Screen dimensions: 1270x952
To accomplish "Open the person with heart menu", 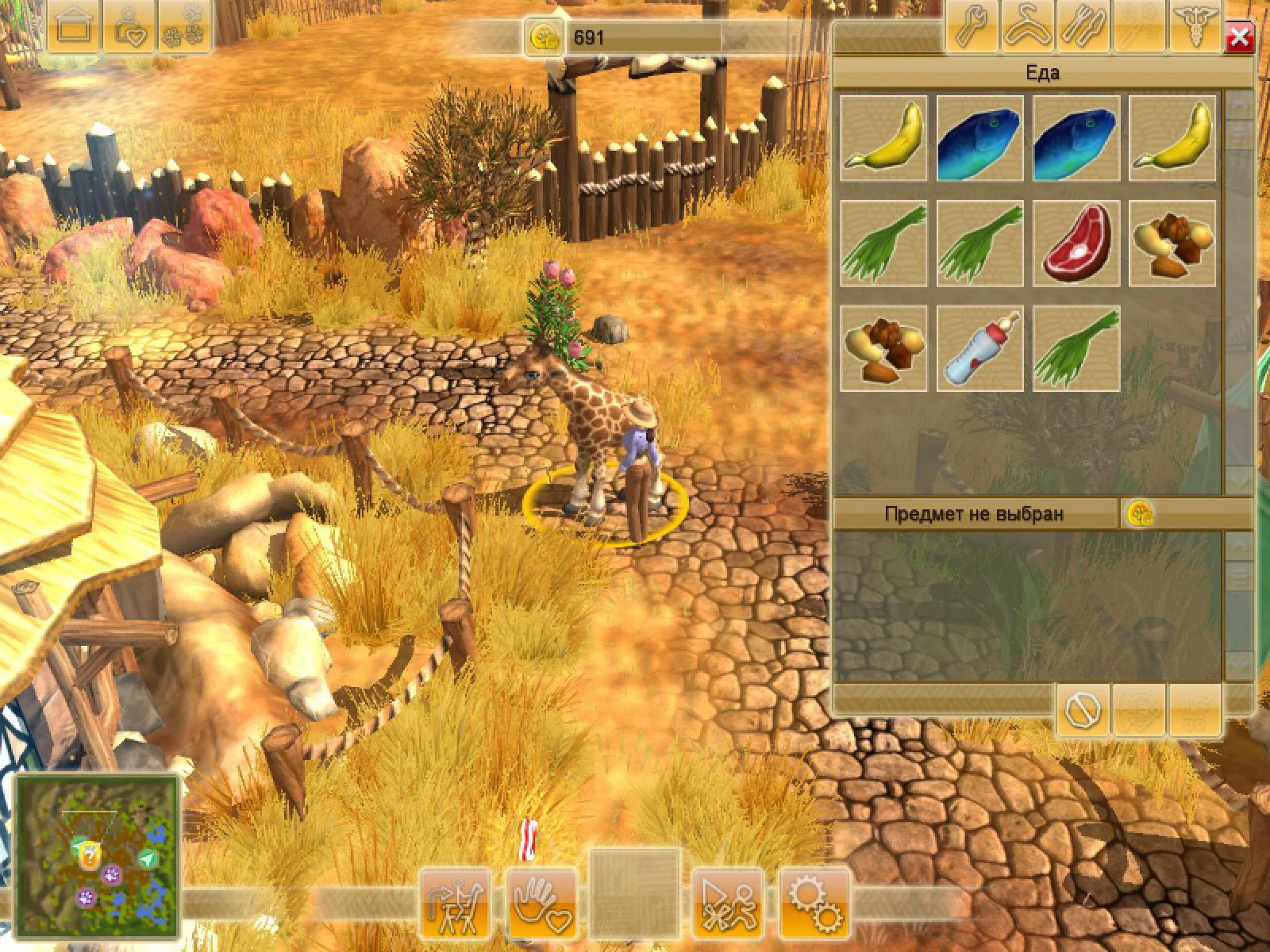I will pos(129,28).
